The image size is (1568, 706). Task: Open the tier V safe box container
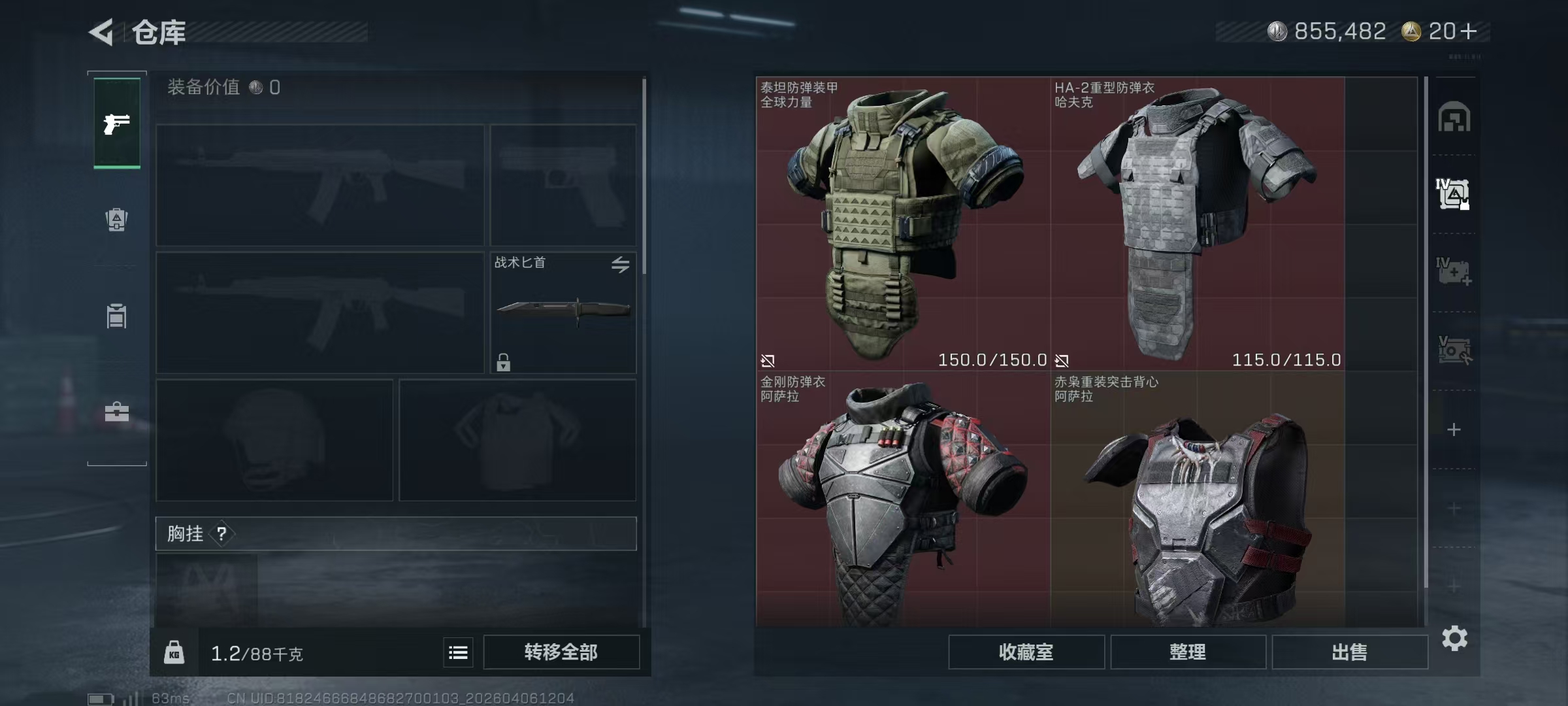[1454, 350]
